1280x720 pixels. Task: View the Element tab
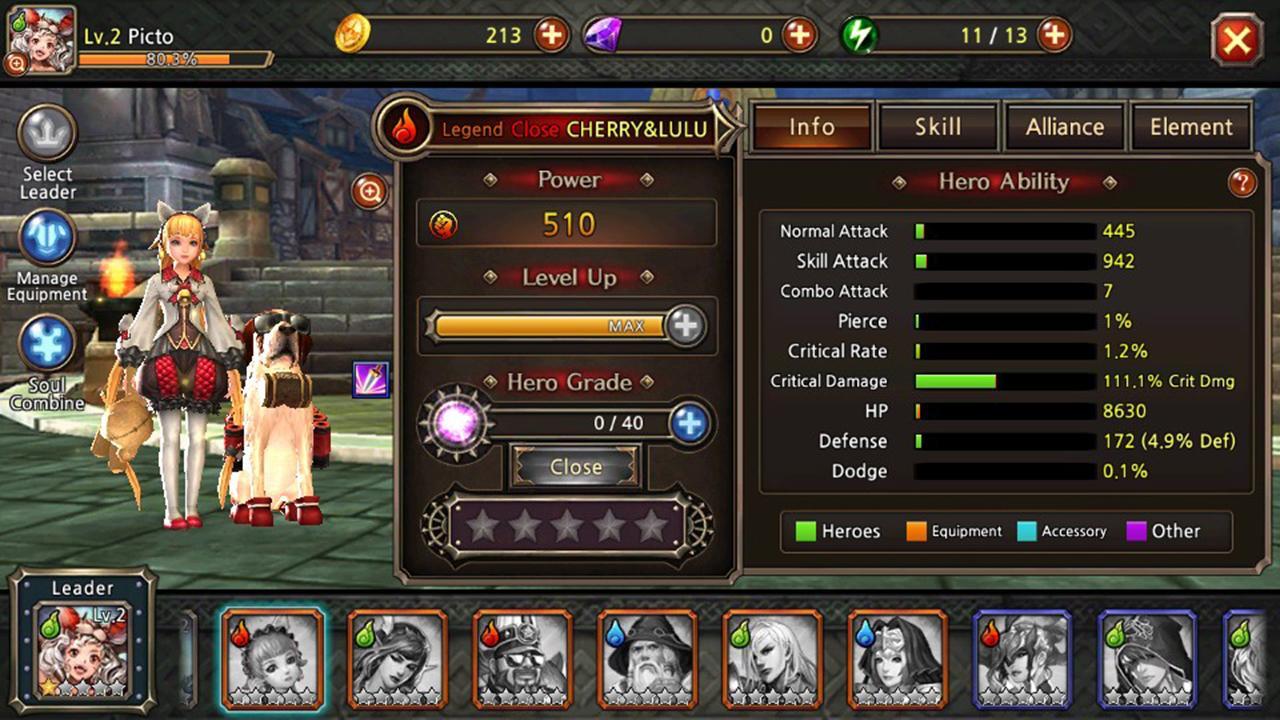pos(1191,127)
